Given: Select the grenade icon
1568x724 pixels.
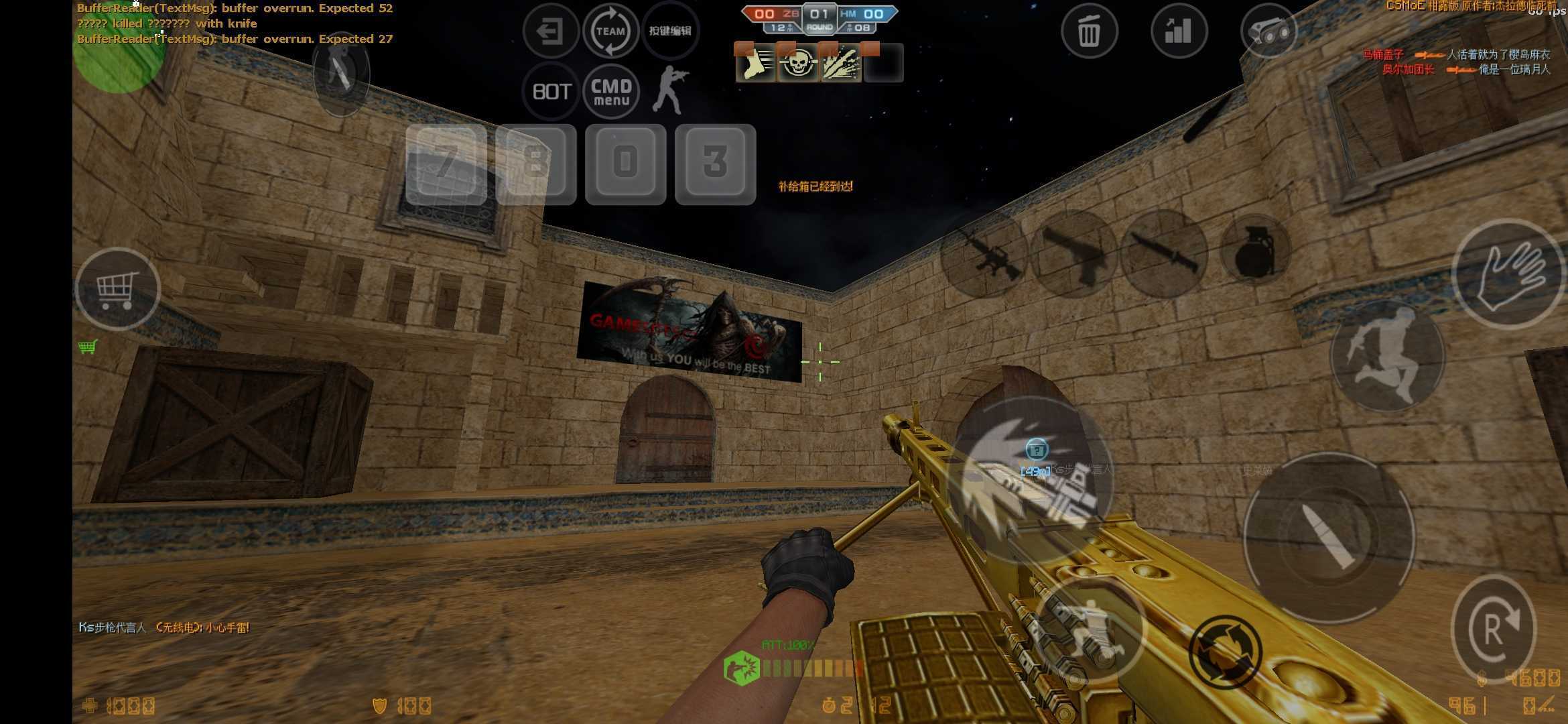Looking at the screenshot, I should (1255, 251).
